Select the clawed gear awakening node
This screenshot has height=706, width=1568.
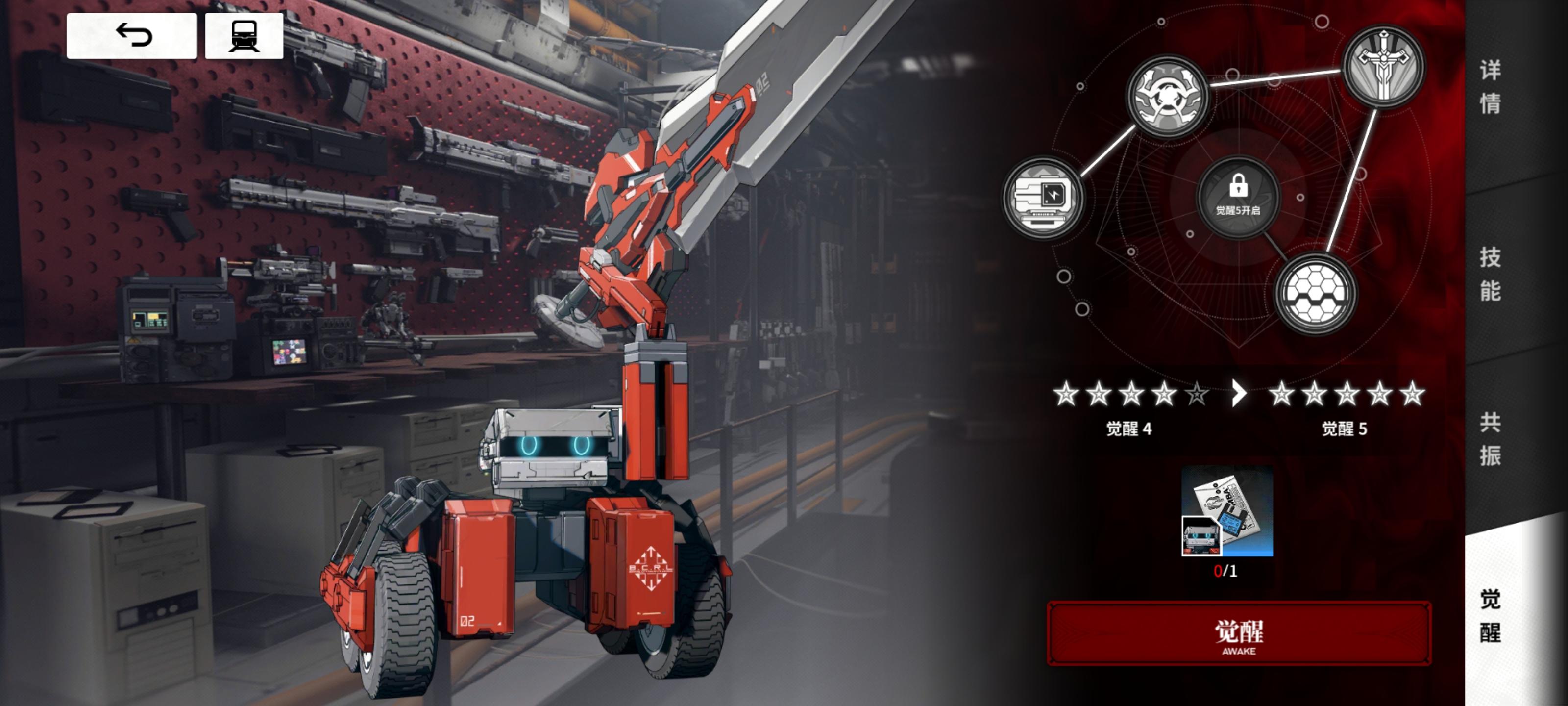(1167, 96)
